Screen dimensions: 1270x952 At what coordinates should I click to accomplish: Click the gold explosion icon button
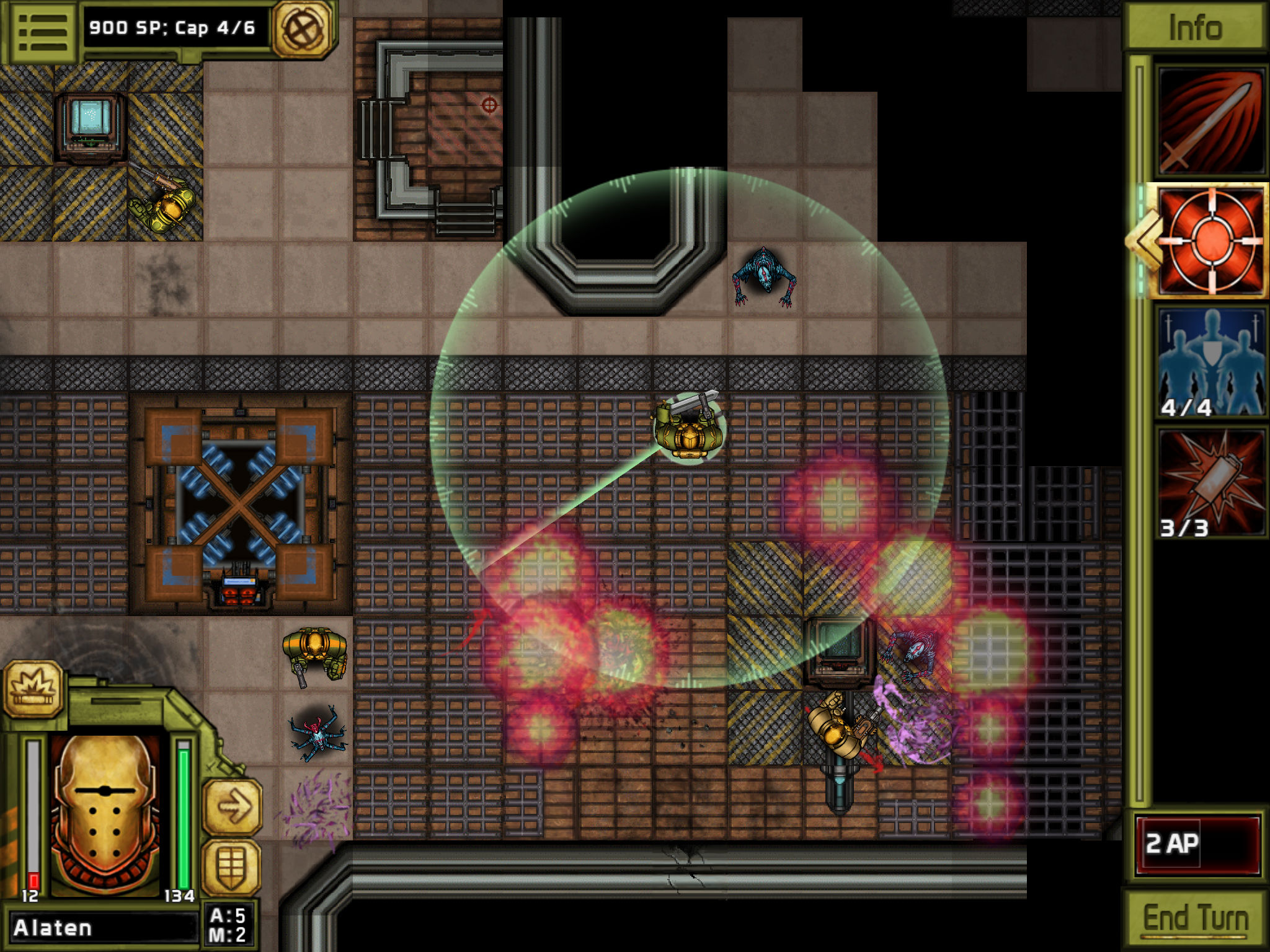[x=34, y=689]
